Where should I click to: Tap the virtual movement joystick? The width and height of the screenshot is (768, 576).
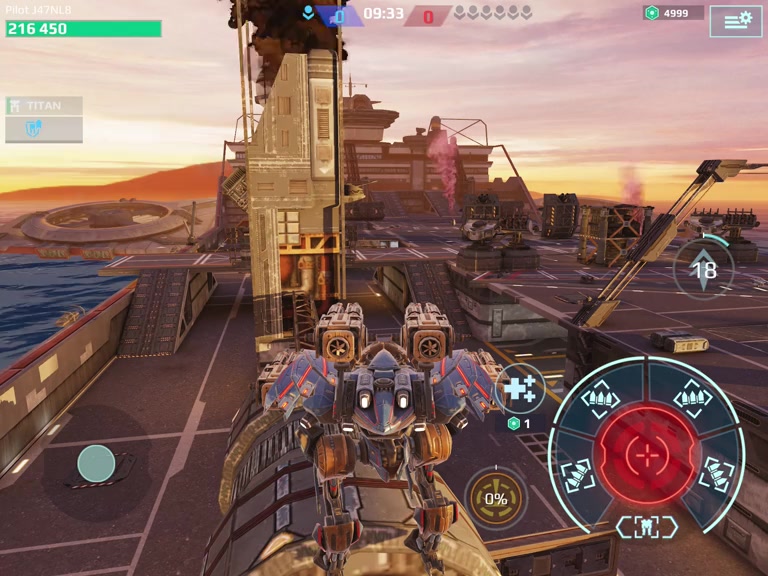pyautogui.click(x=96, y=463)
